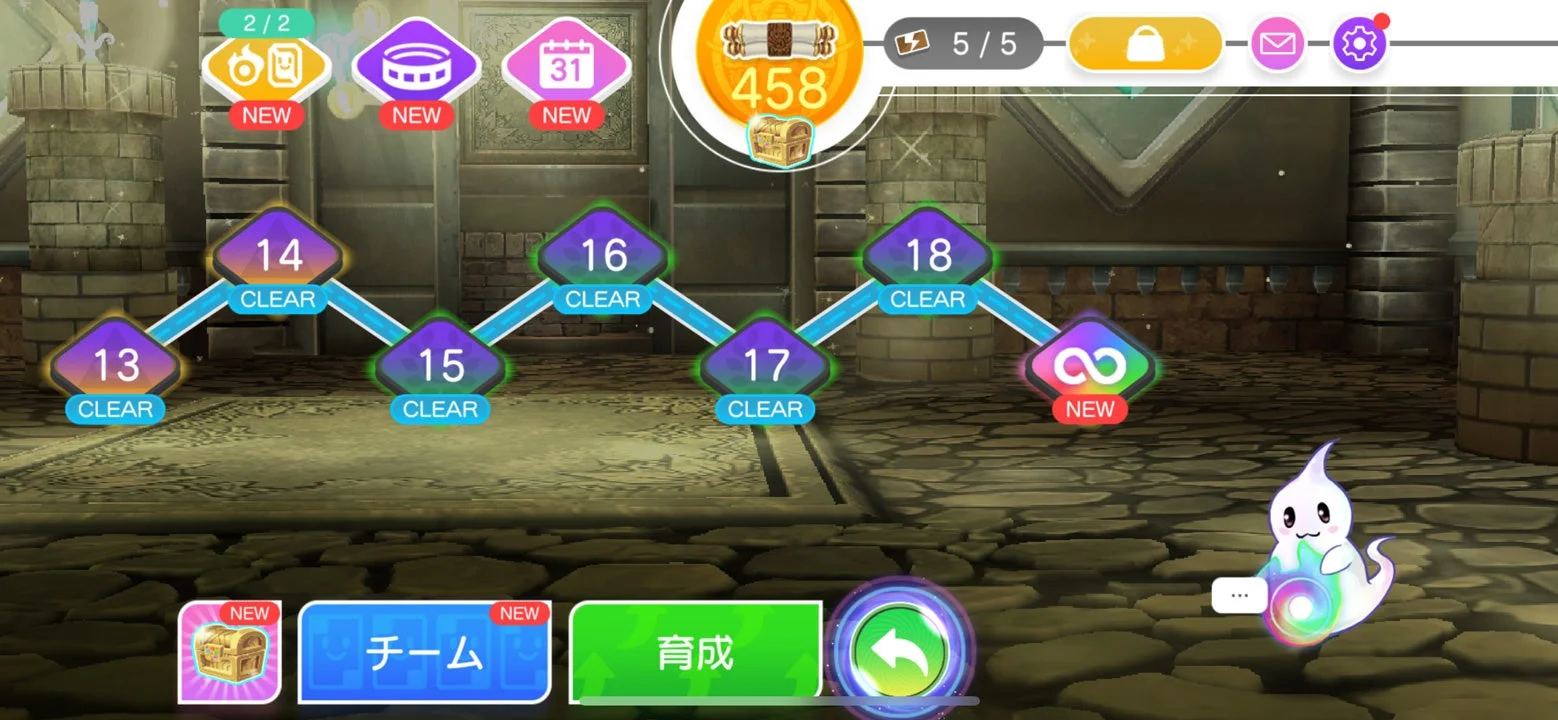Select cleared stage 15
Screen dimensions: 1558x720
pos(439,366)
